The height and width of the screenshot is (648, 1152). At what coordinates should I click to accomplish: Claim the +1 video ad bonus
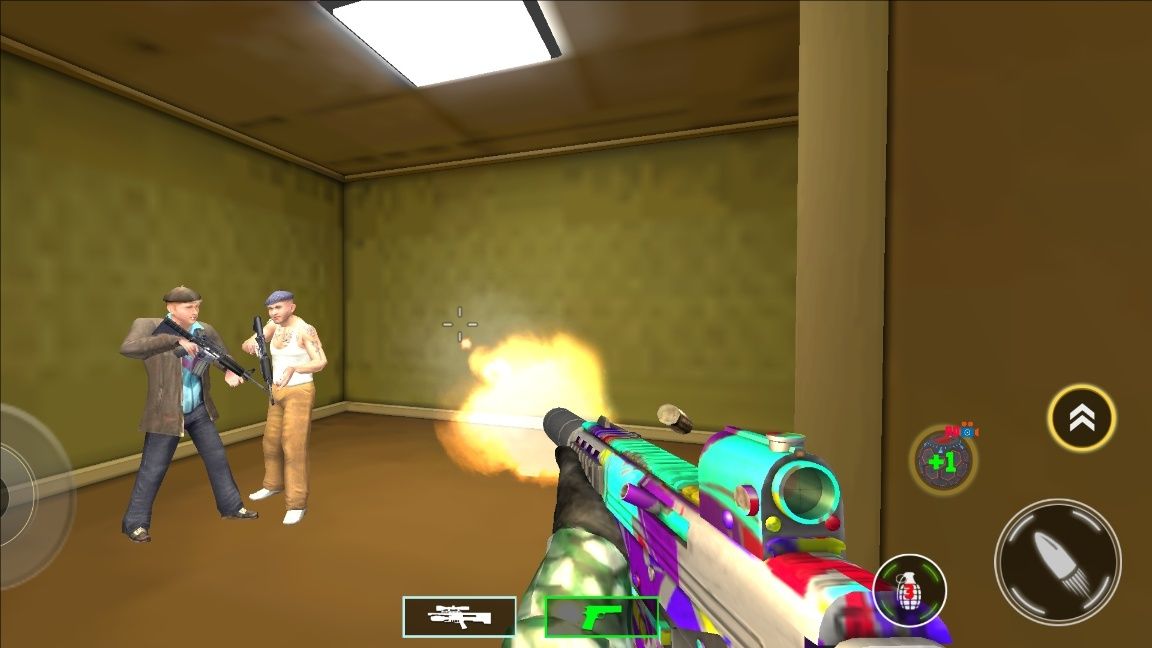(x=942, y=460)
